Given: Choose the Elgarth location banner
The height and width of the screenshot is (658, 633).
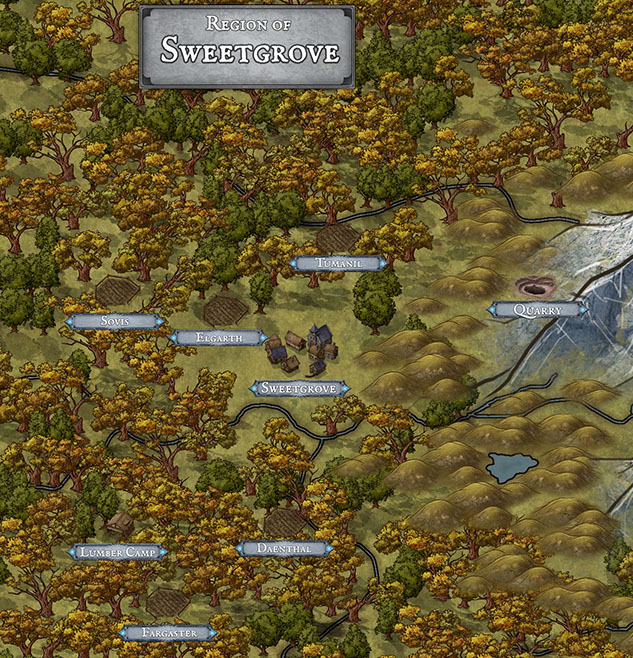Looking at the screenshot, I should tap(220, 338).
